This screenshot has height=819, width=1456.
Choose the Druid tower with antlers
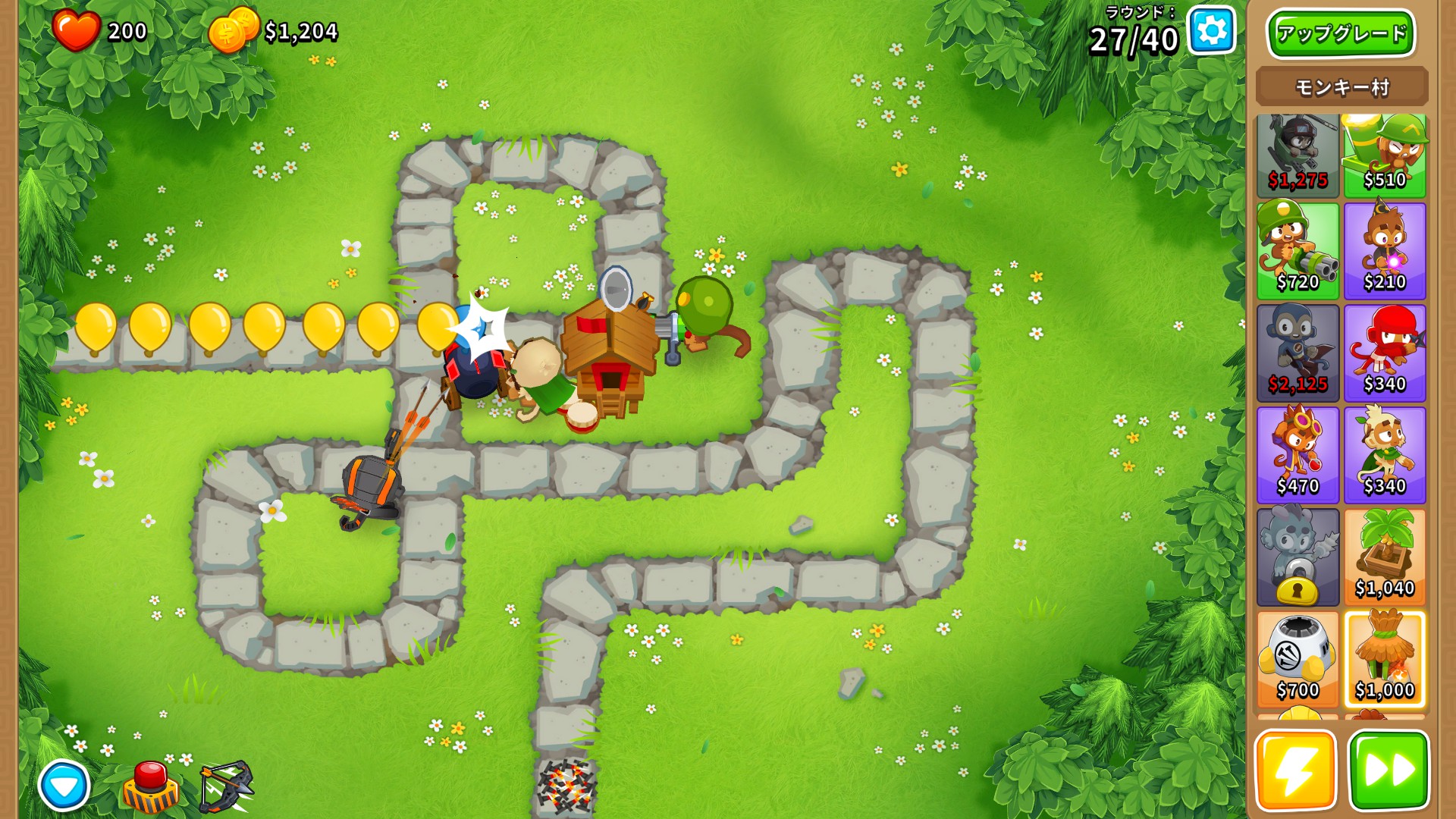[1385, 456]
